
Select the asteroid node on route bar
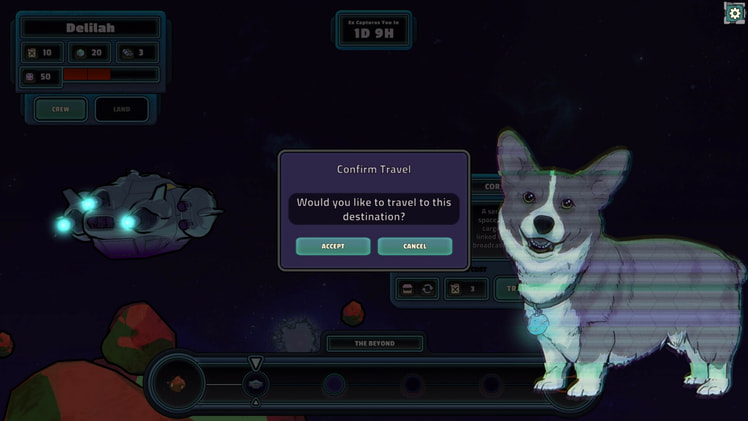click(177, 384)
